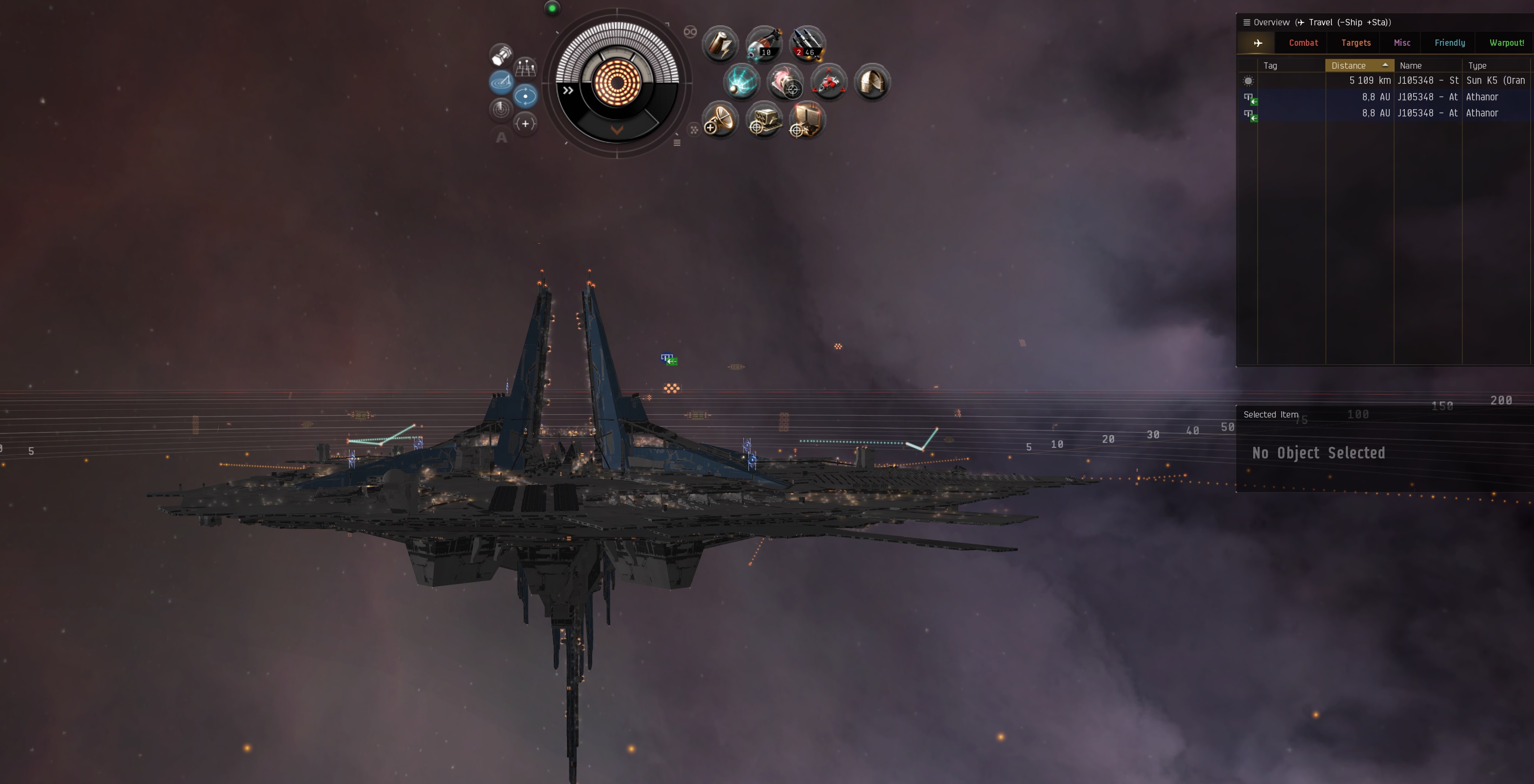Open the Overview window hamburger menu
The width and height of the screenshot is (1534, 784).
pos(1246,22)
